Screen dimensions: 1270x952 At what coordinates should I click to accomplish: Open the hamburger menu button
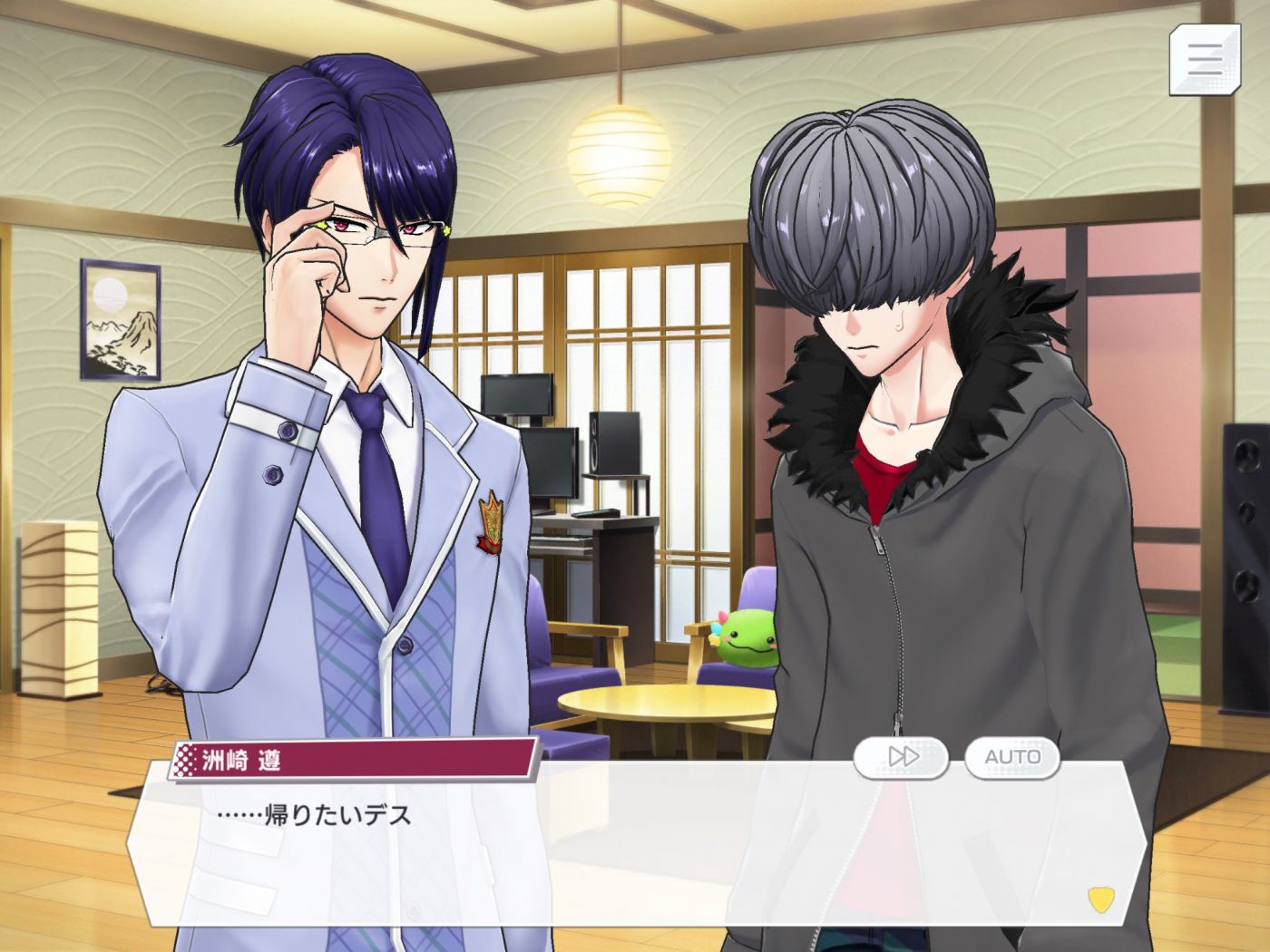click(x=1204, y=60)
